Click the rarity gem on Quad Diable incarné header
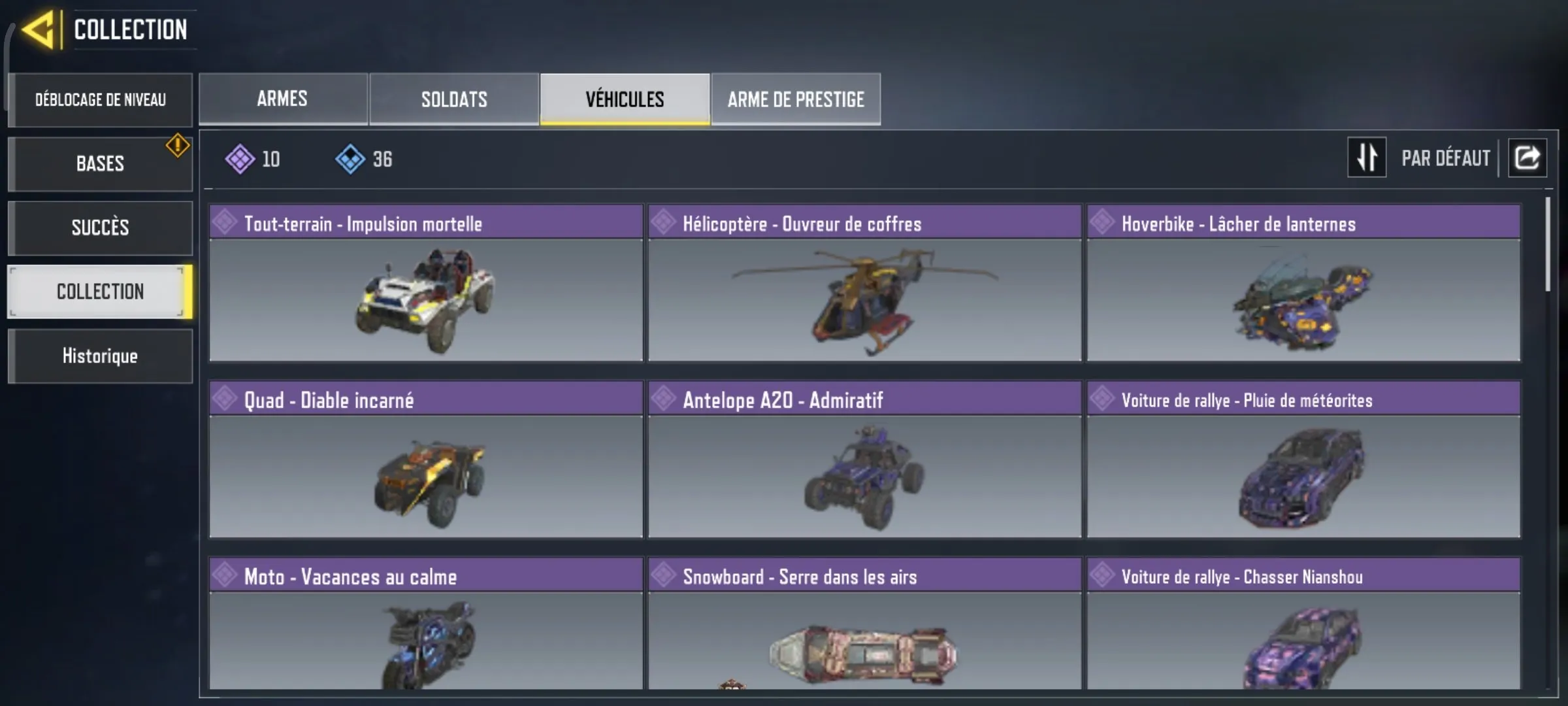 tap(225, 399)
